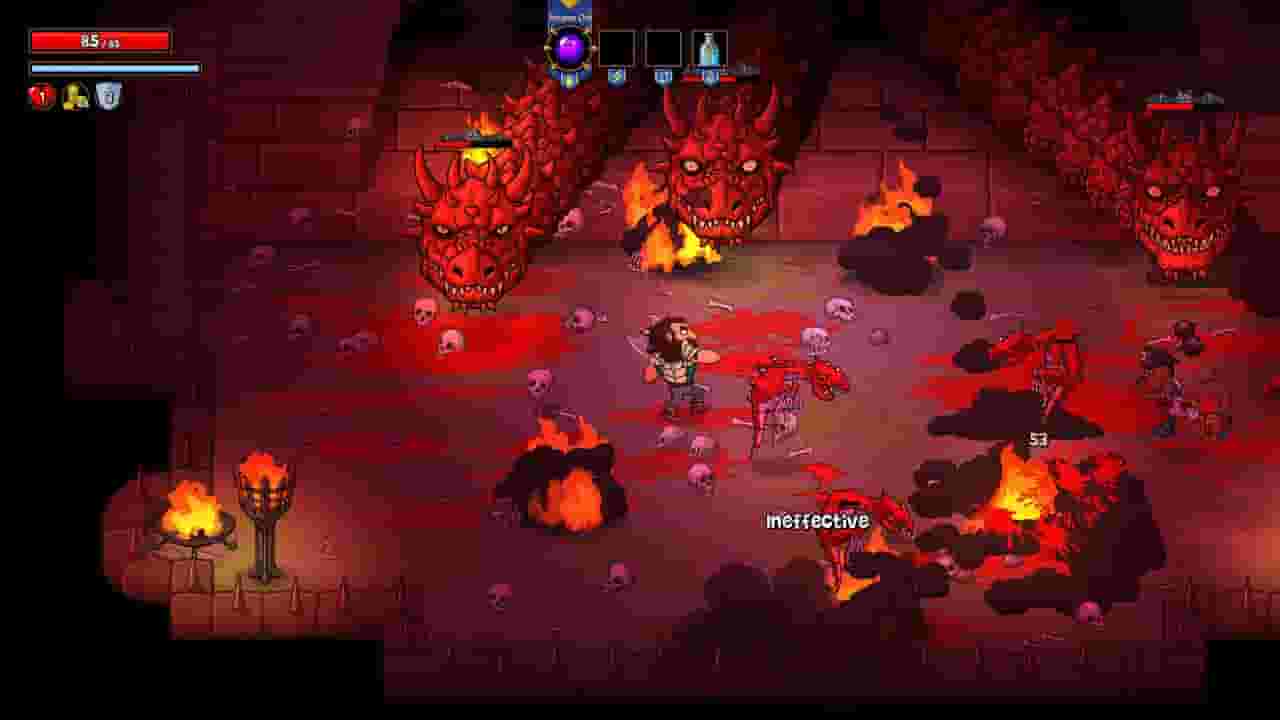Click the amulet charm above the orb slot
Image resolution: width=1280 pixels, height=720 pixels.
coord(567,12)
